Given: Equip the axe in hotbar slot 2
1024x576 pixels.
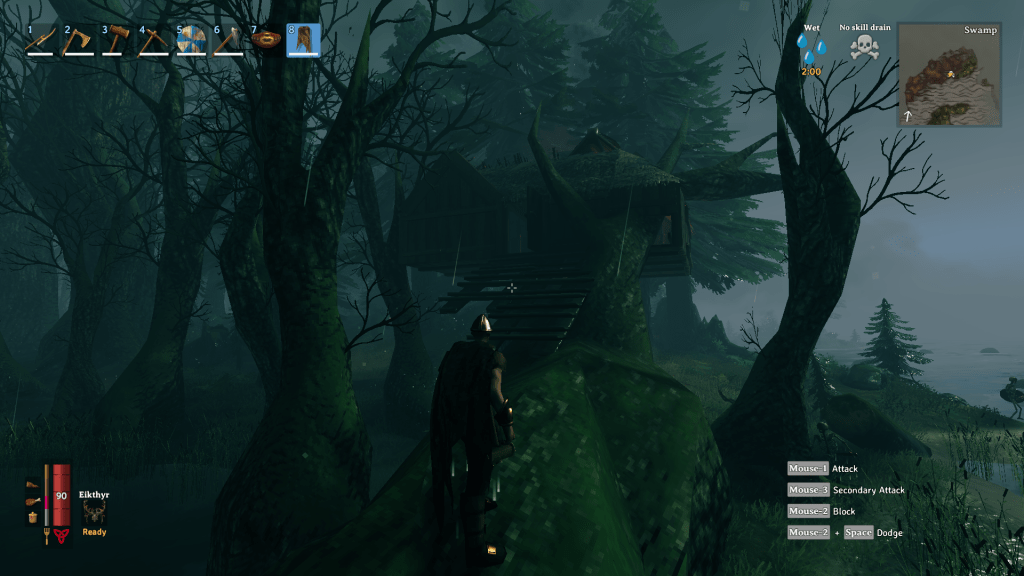Looking at the screenshot, I should [79, 40].
